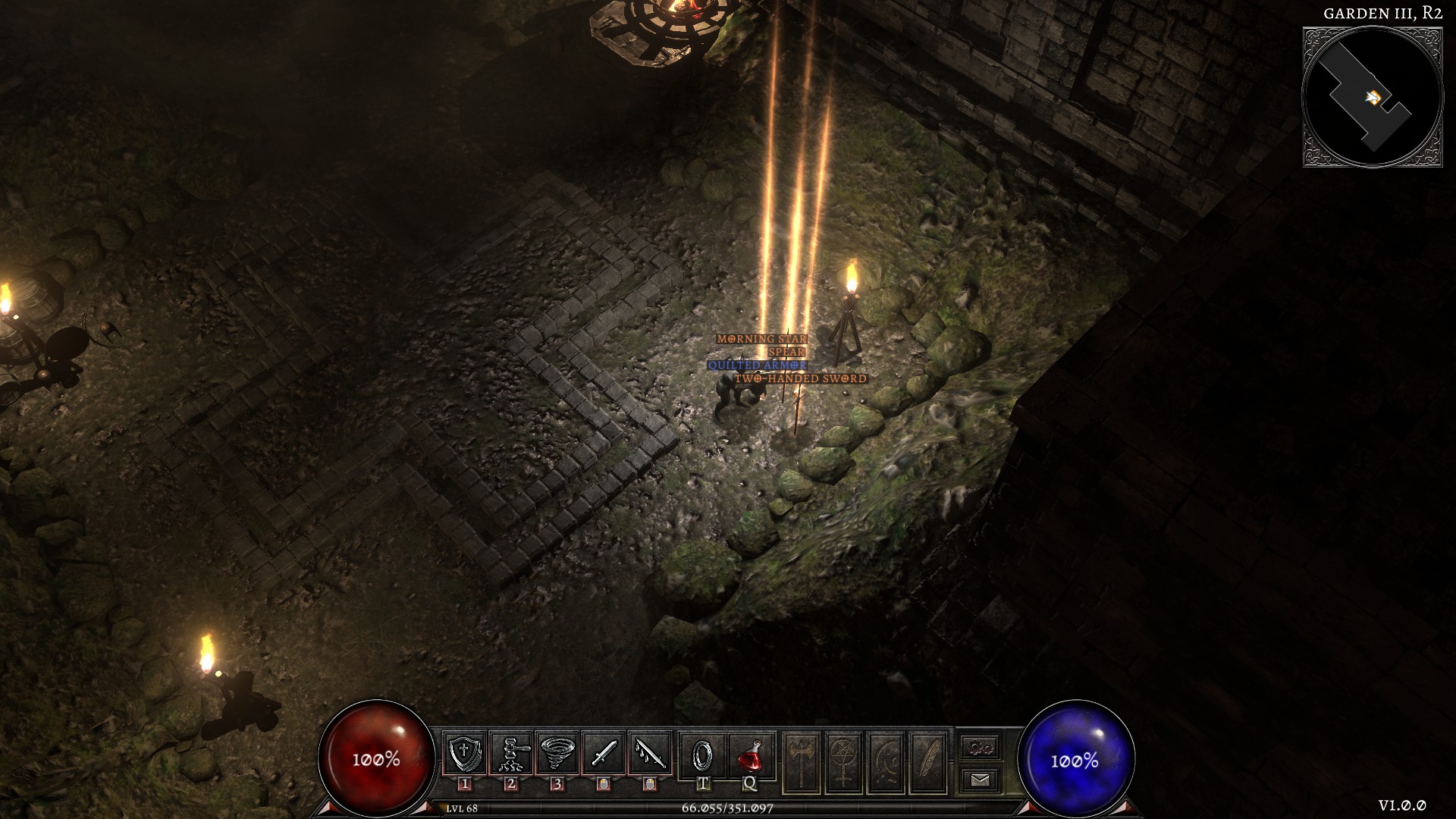The width and height of the screenshot is (1456, 819).
Task: Drink the red health potion
Action: 750,754
